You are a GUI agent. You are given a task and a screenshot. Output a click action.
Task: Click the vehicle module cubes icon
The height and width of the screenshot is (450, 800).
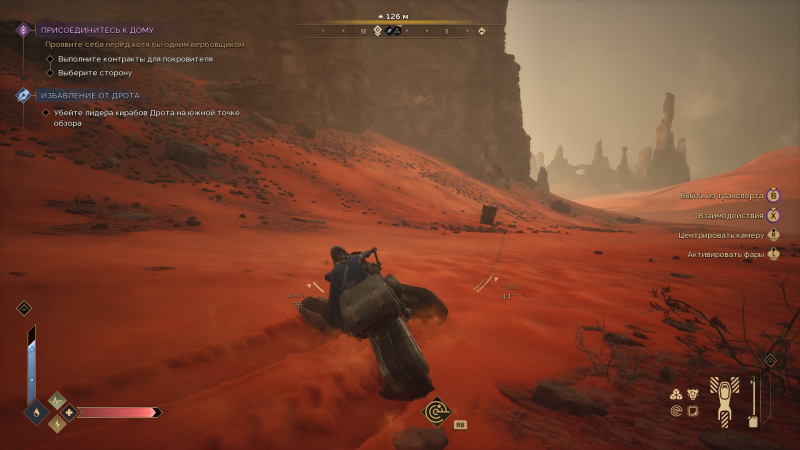675,394
